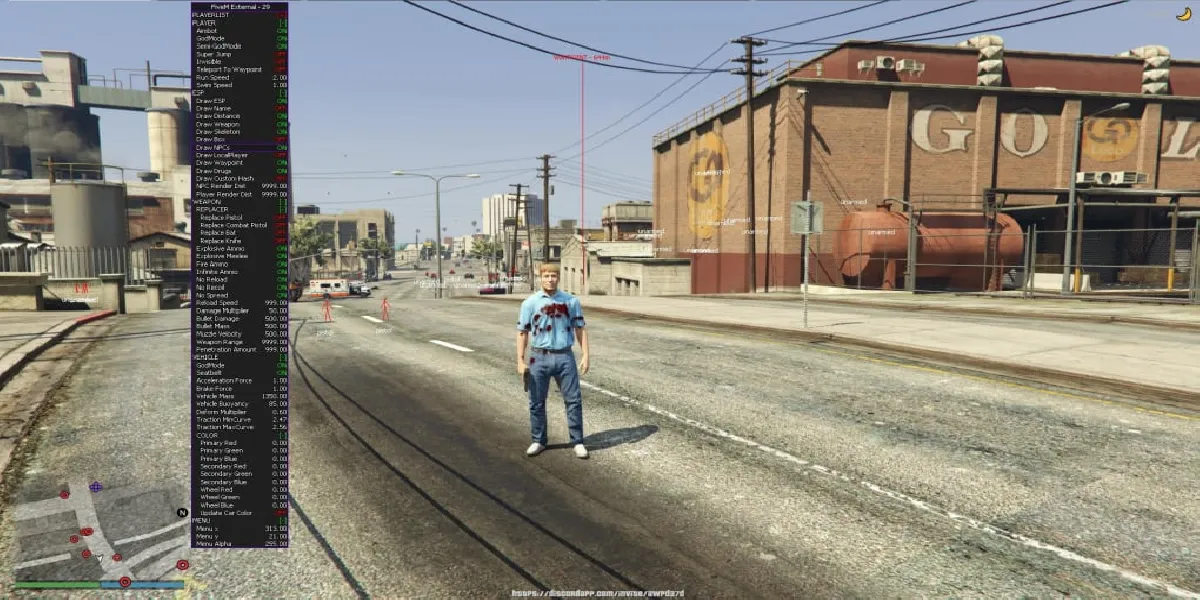Screen dimensions: 1200x600
Task: Enable the Draw Box option
Action: pyautogui.click(x=210, y=139)
